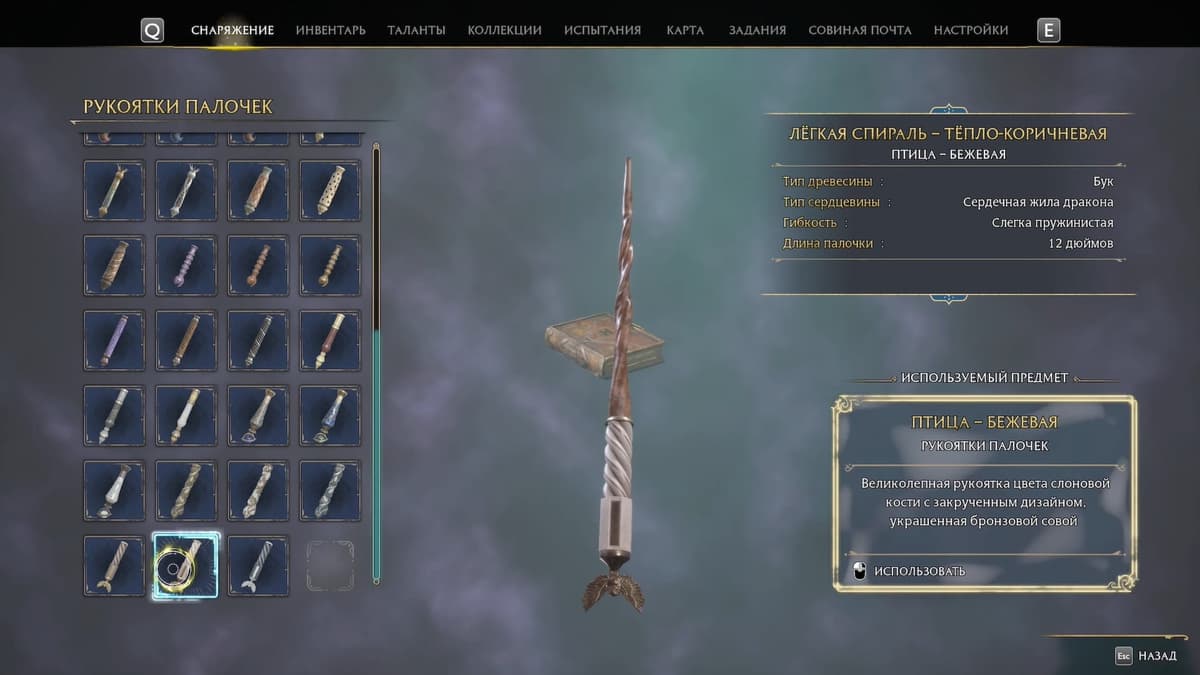The image size is (1200, 675).
Task: Select the Снаряжение tab
Action: pyautogui.click(x=232, y=30)
